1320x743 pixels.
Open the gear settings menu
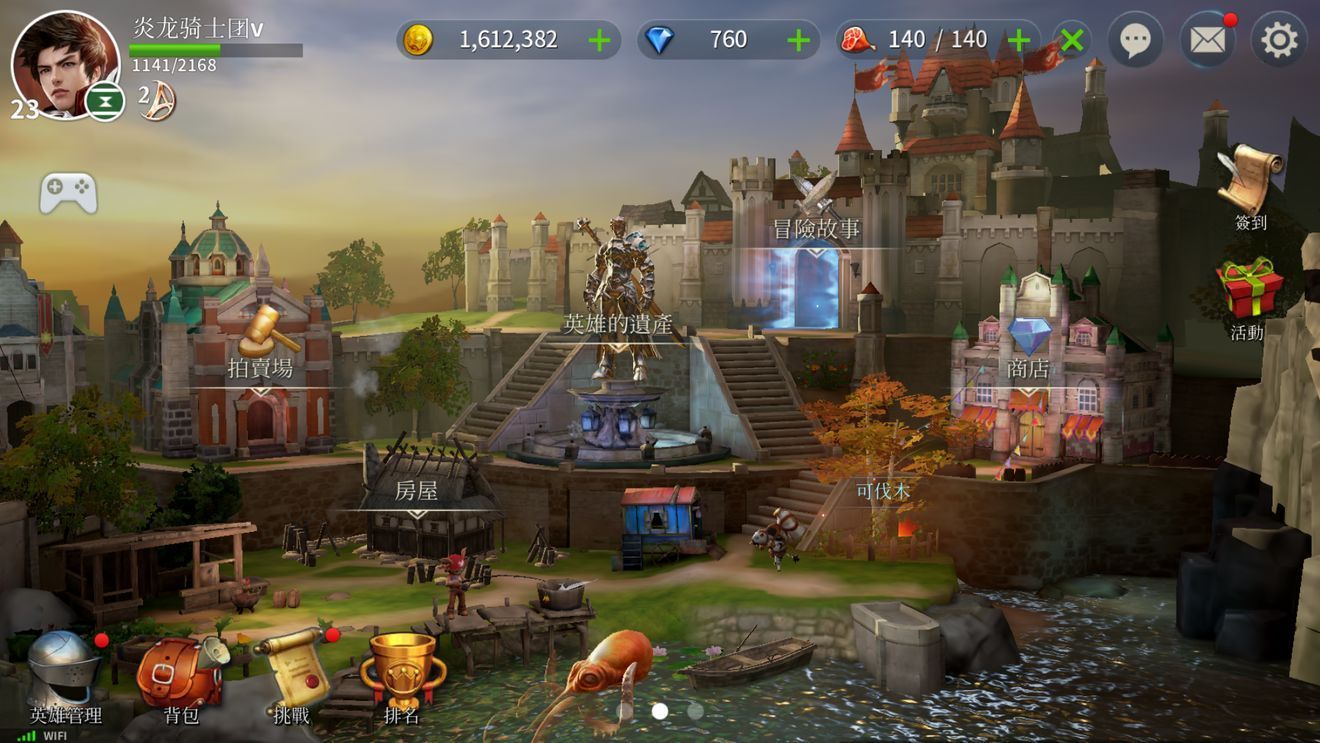pos(1279,40)
